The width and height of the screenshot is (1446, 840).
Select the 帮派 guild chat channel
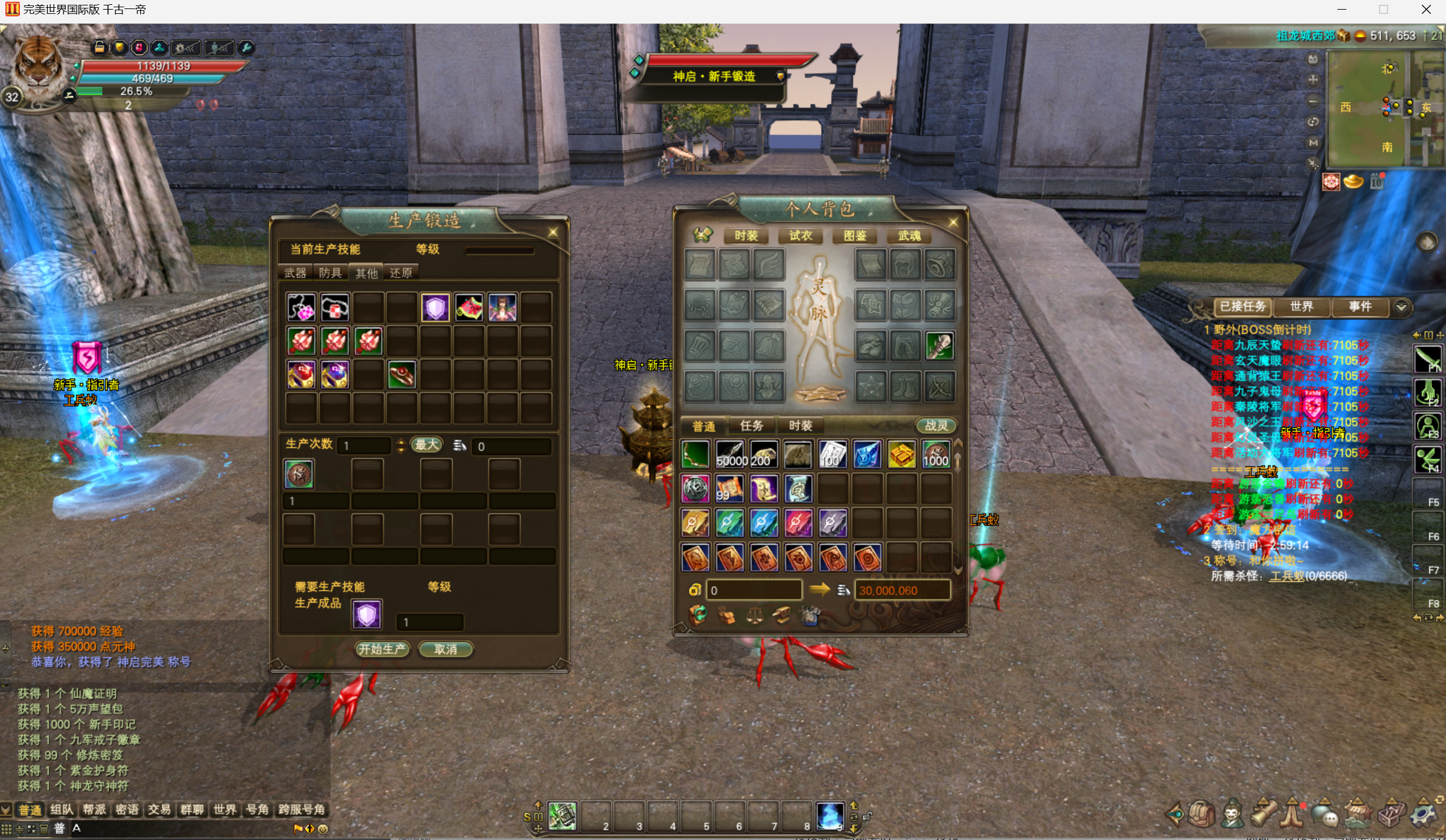[x=94, y=809]
